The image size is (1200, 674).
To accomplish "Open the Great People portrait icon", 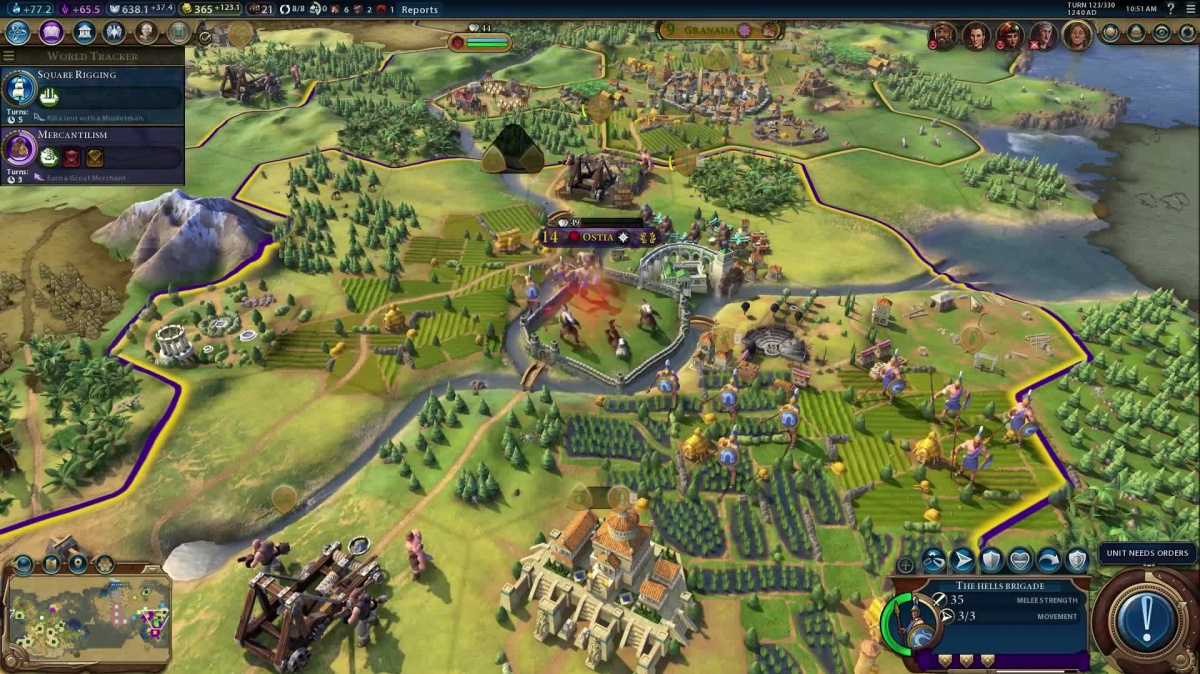I will [147, 32].
